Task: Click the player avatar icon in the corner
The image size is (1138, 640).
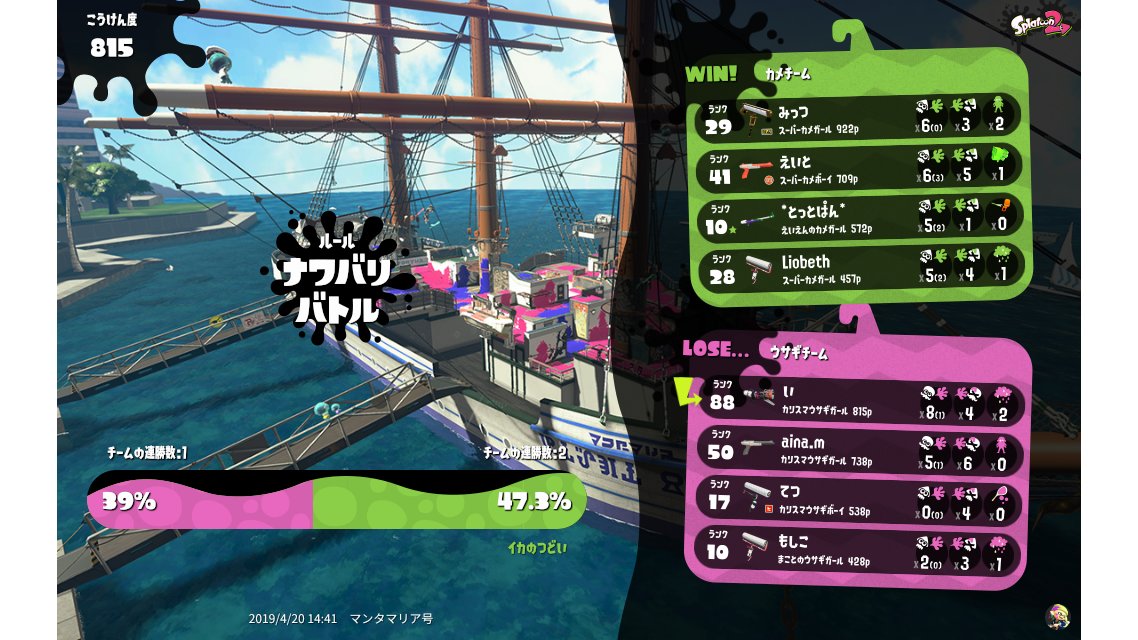Action: pyautogui.click(x=1056, y=615)
